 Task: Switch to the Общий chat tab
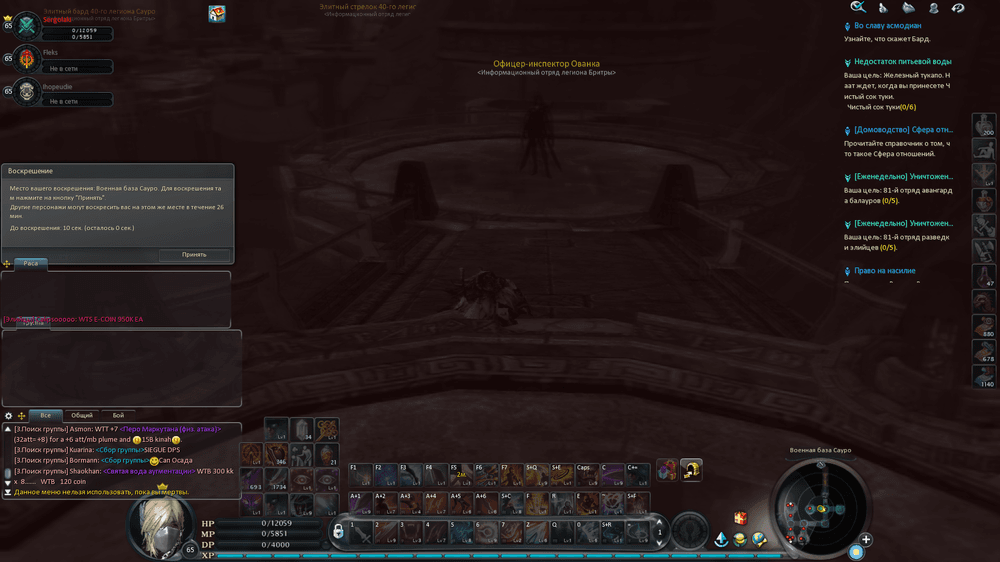[x=82, y=415]
